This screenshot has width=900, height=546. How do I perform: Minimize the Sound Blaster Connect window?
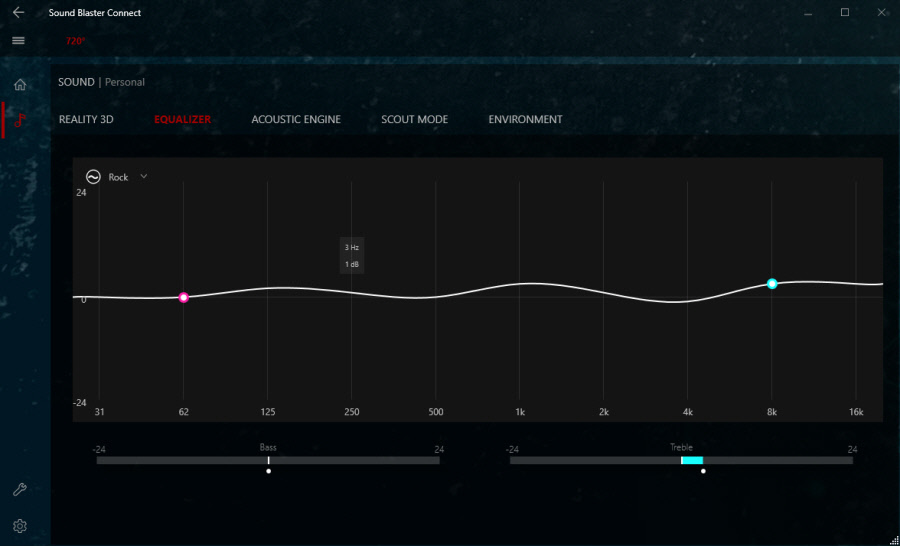click(x=810, y=13)
